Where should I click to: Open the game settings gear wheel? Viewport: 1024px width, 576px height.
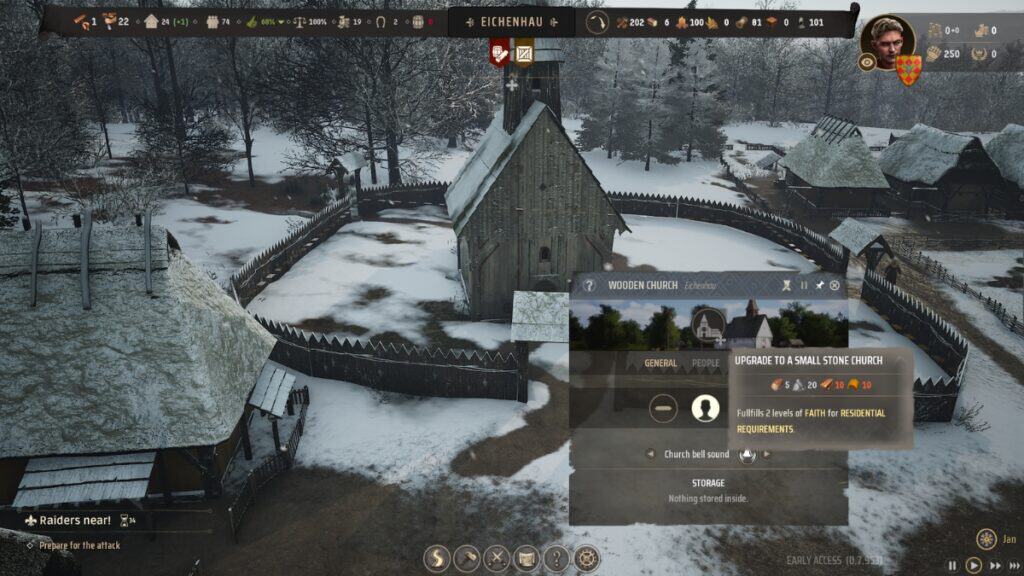coord(586,558)
